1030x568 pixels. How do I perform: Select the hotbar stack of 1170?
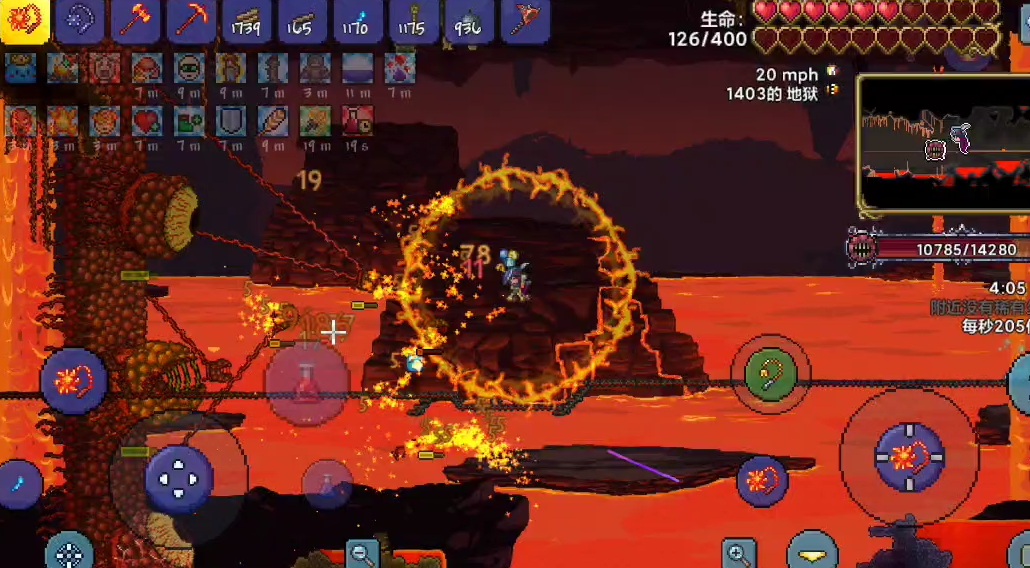[357, 21]
